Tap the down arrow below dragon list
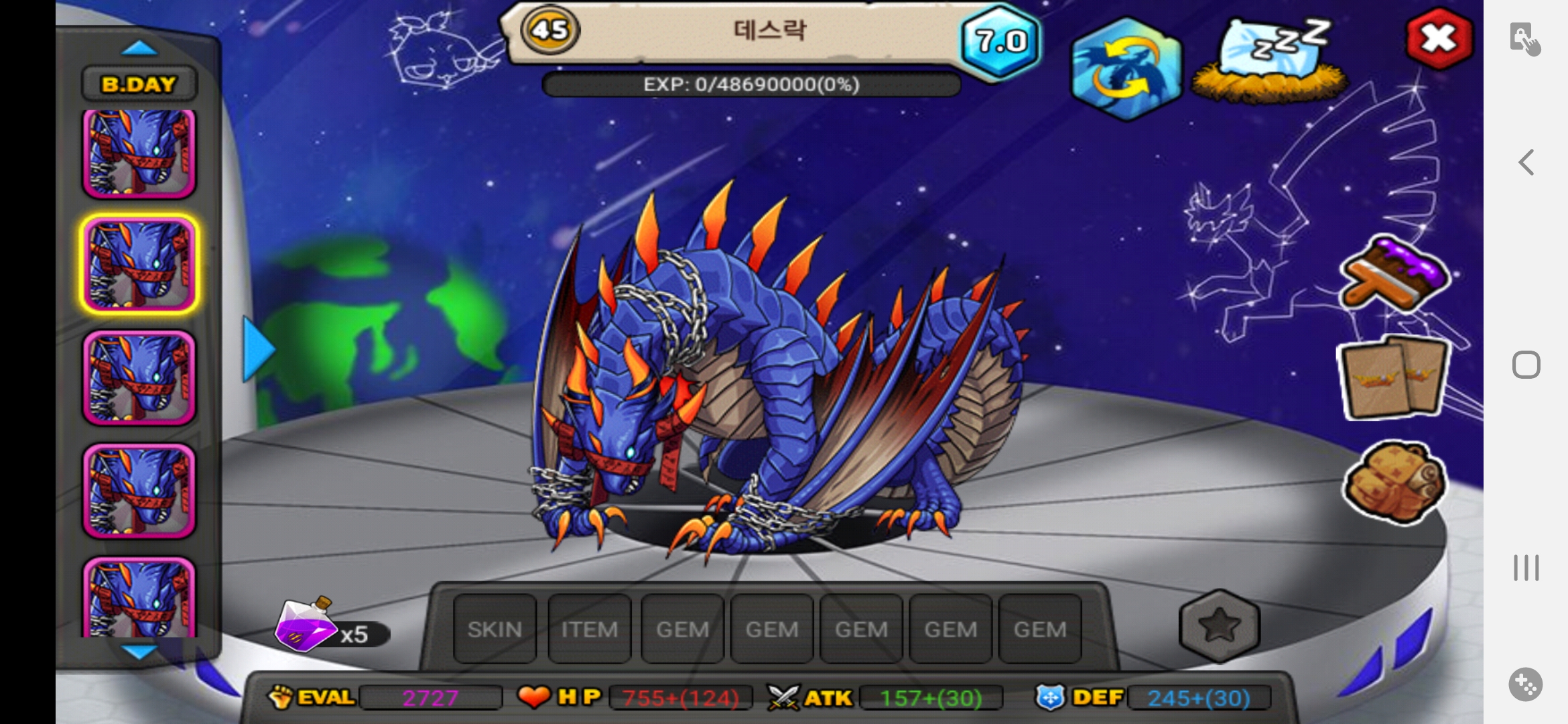Screen dimensions: 1568x724 (x=139, y=650)
